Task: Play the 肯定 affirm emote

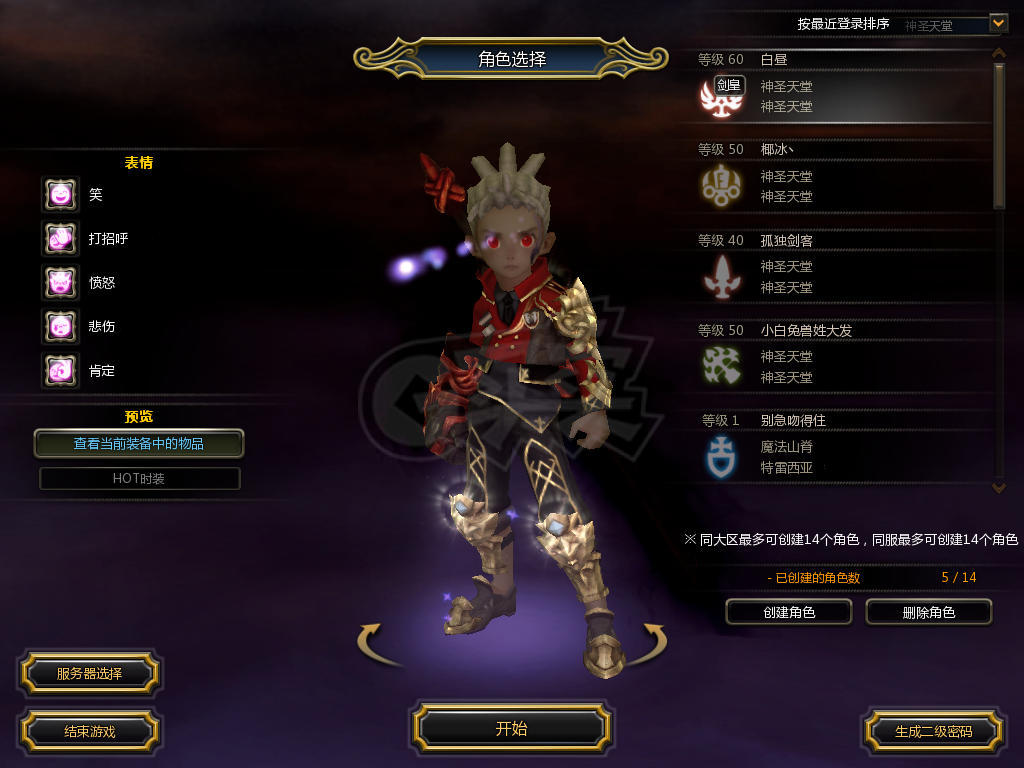Action: pos(60,371)
